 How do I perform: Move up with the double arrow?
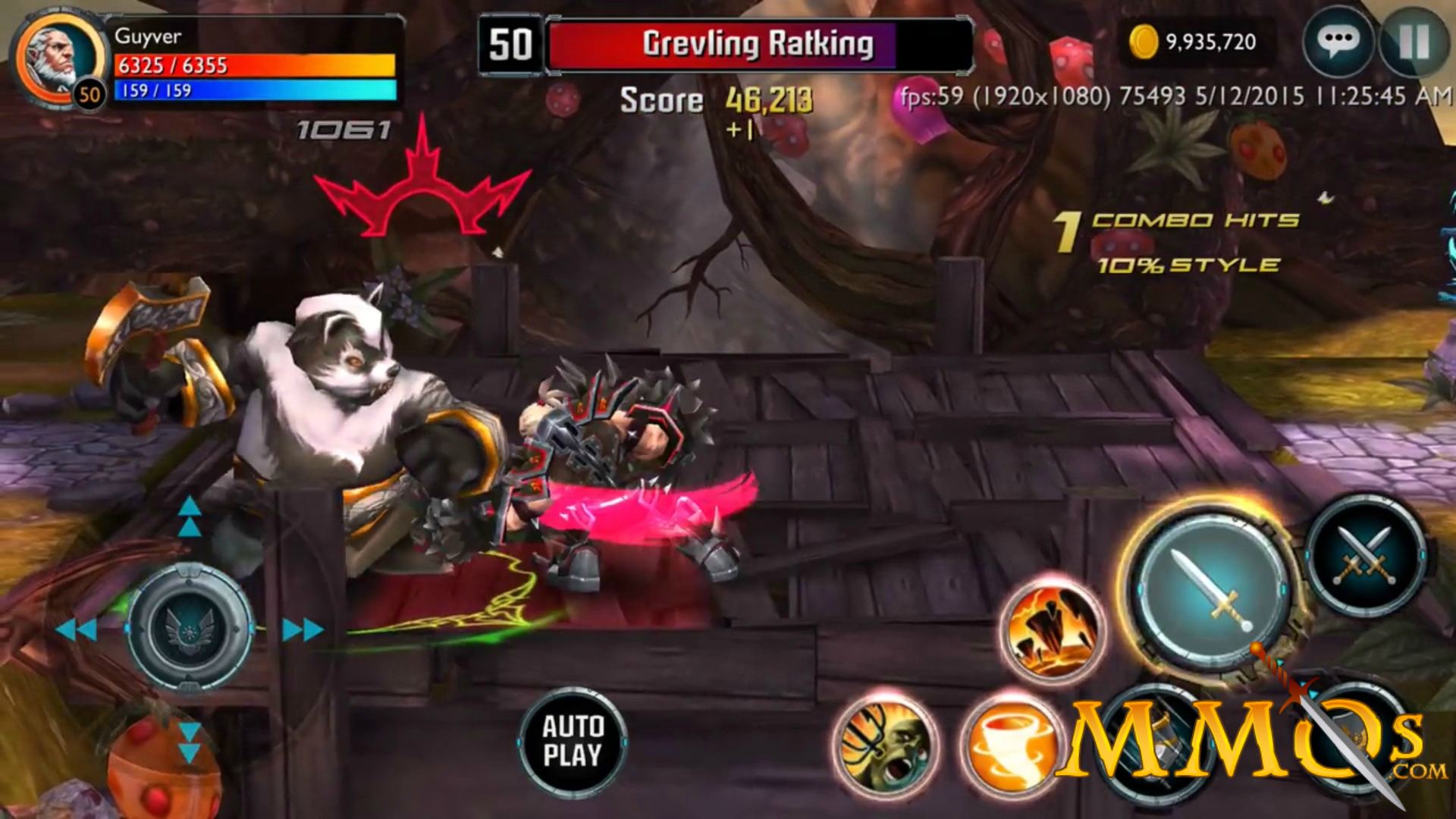point(190,516)
